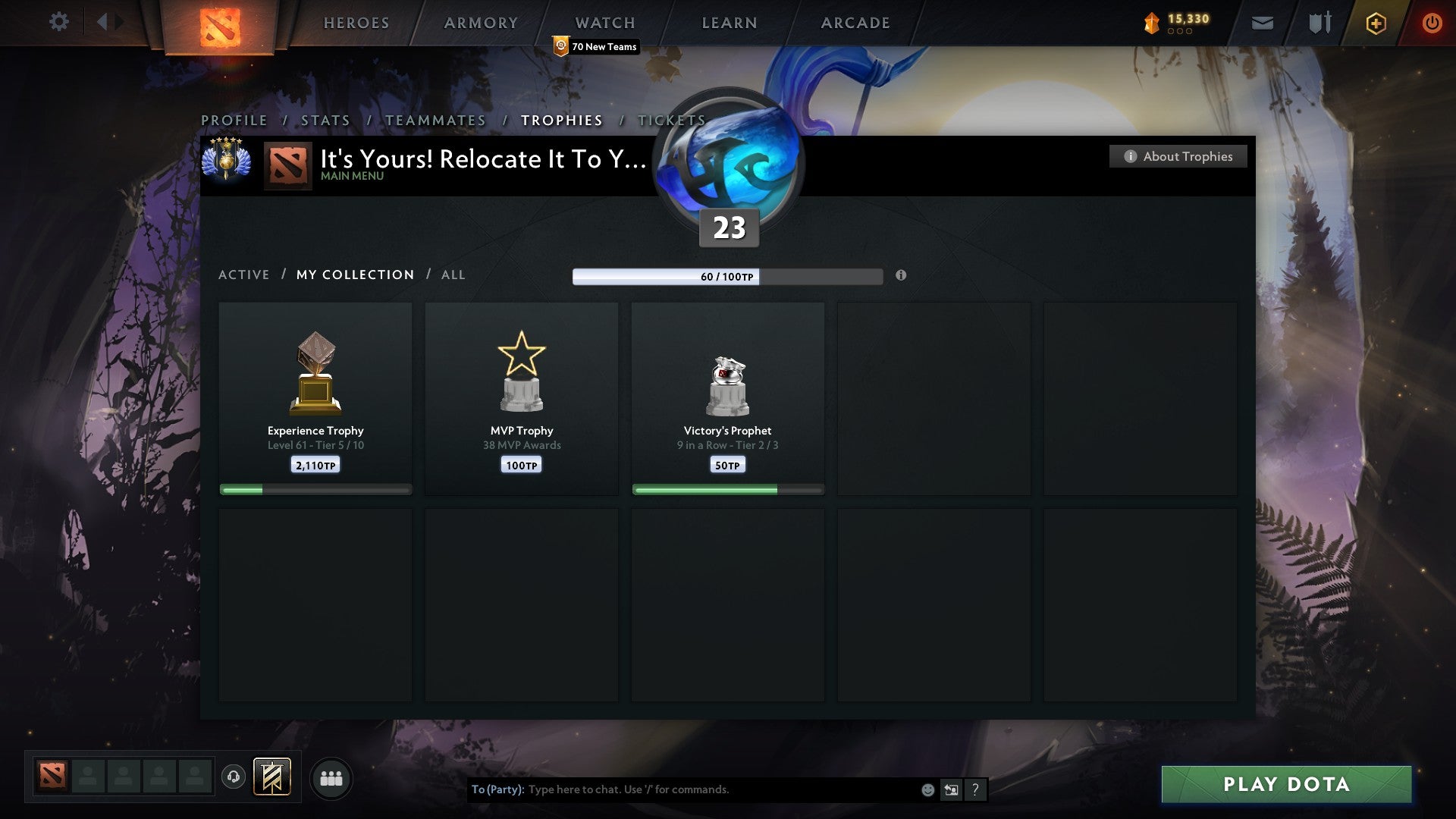
Task: Open Dota Plus with the gold hexagon icon
Action: click(x=1376, y=23)
